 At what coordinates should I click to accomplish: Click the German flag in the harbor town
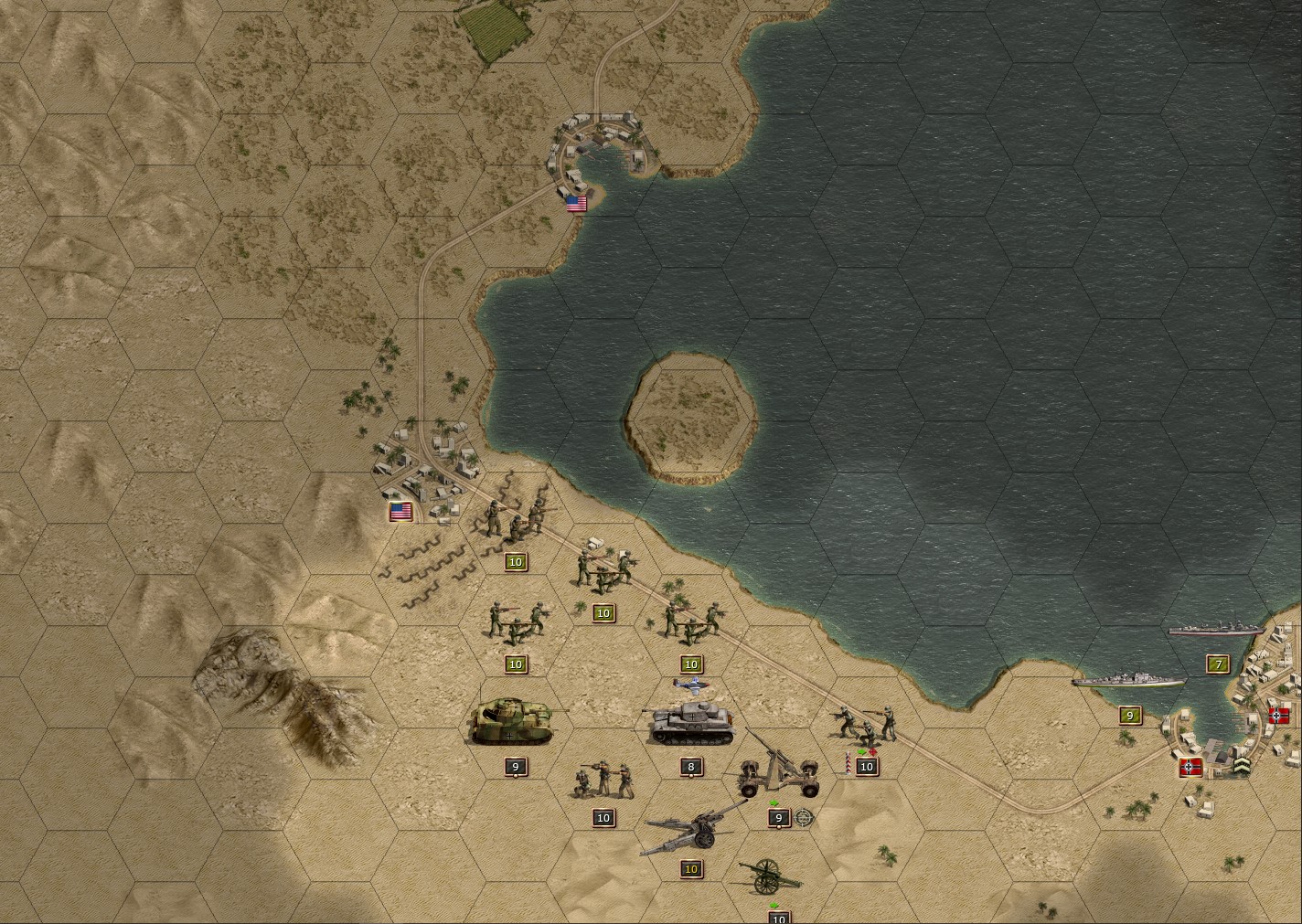click(1191, 769)
